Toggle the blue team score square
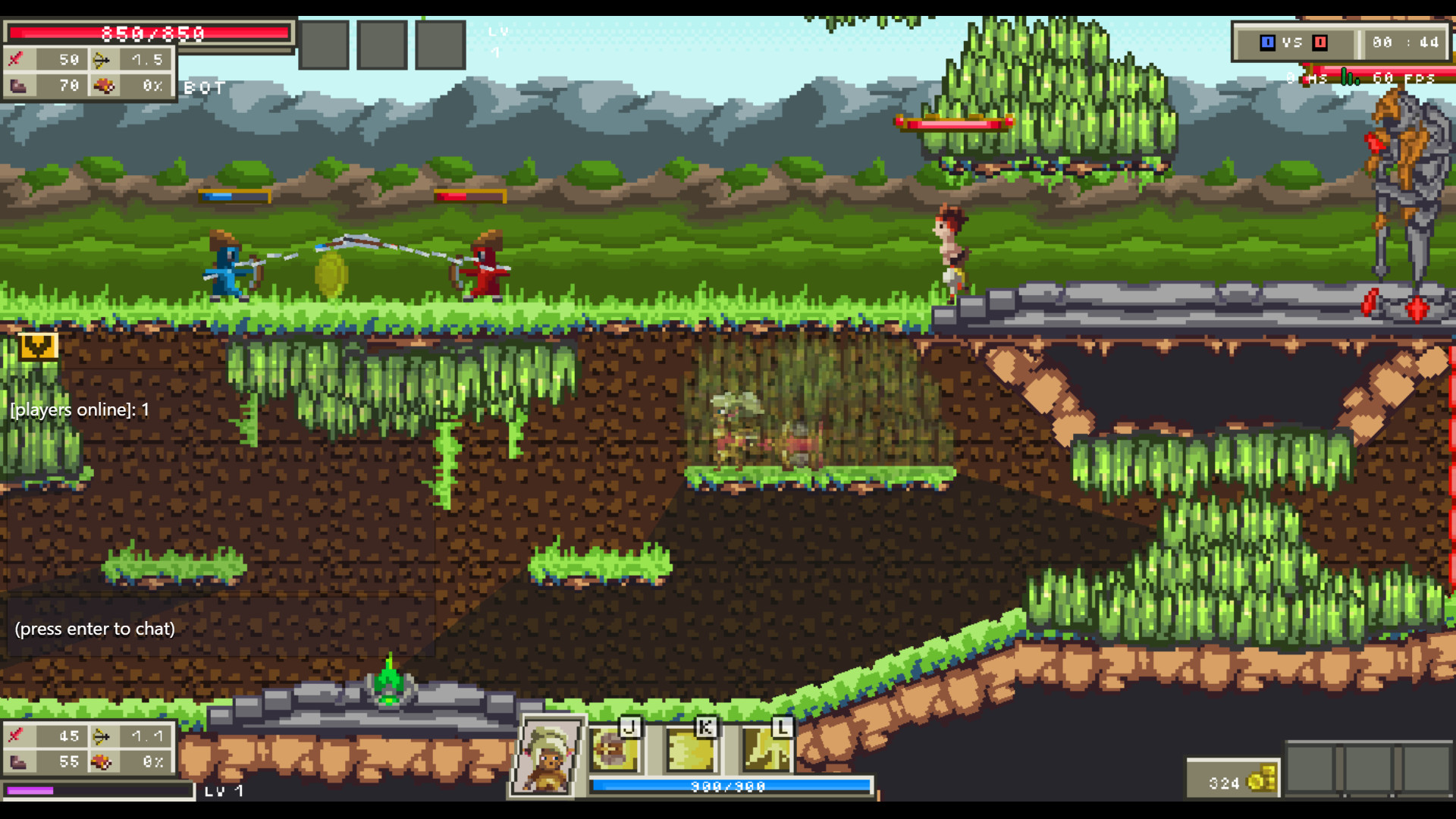Screen dimensions: 1456x819 click(1268, 43)
